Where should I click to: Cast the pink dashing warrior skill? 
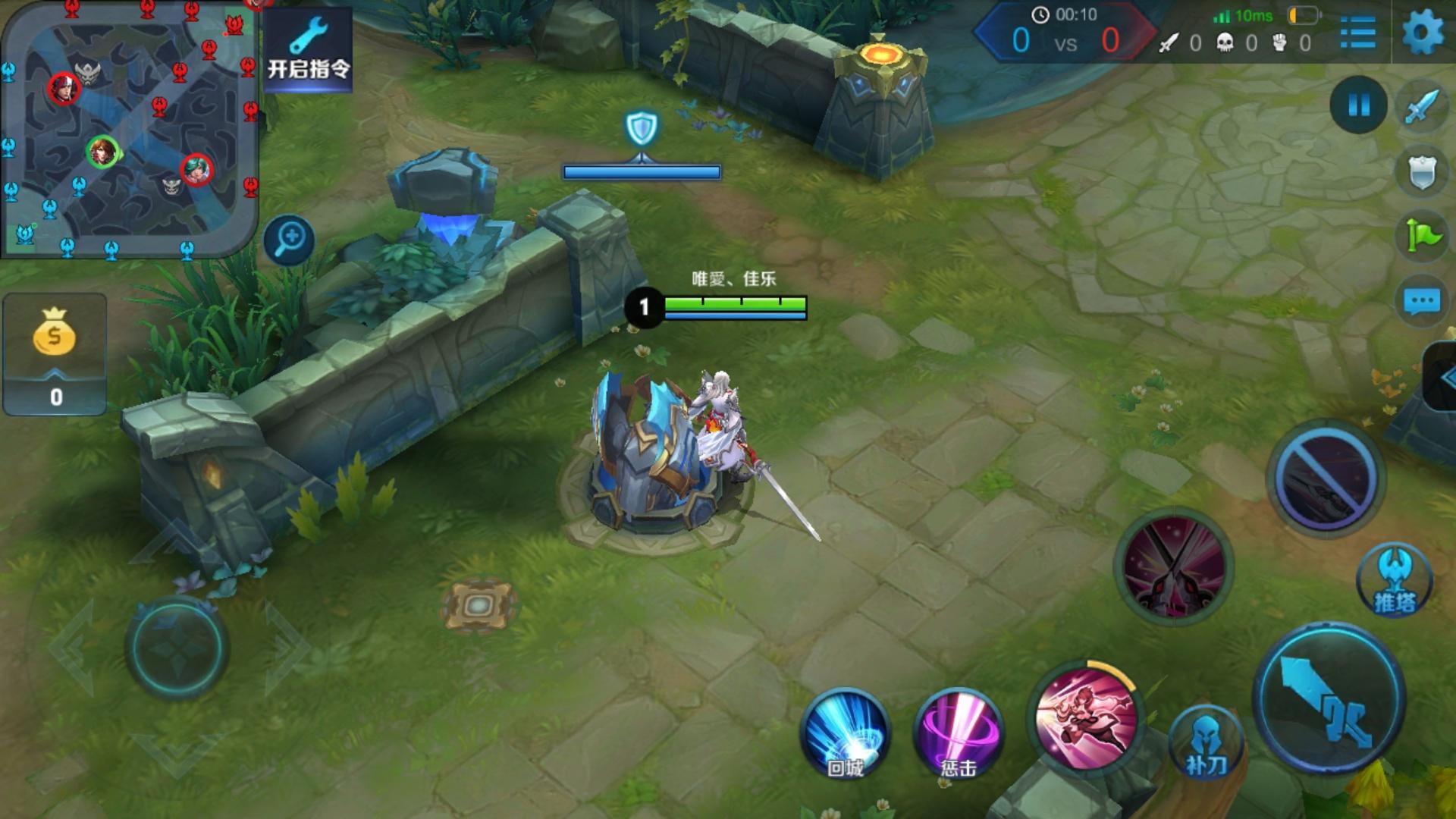click(x=1086, y=717)
